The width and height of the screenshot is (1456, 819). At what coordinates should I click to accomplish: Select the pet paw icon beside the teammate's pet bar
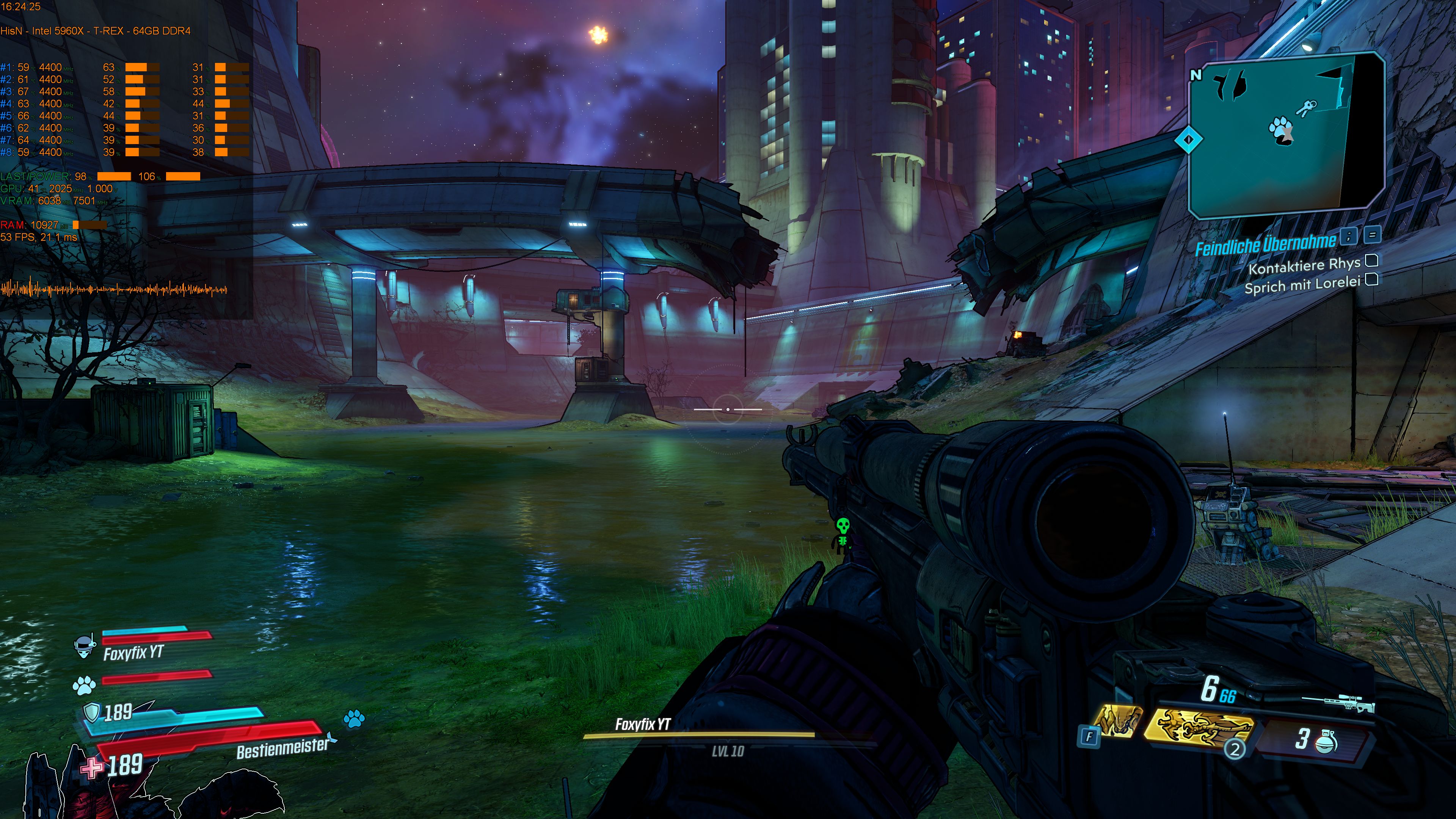point(84,686)
